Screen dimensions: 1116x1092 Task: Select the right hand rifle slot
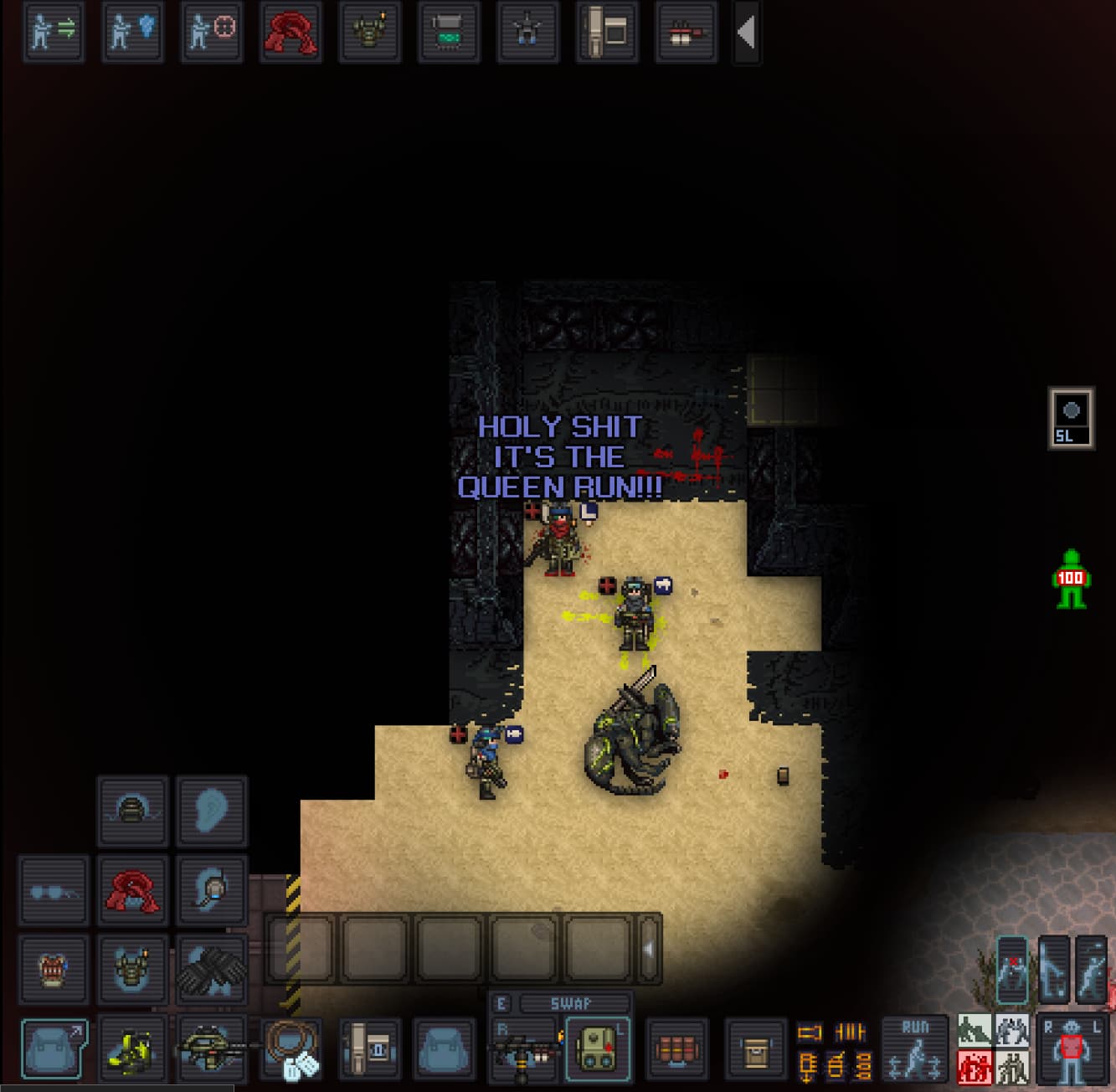pos(525,1048)
